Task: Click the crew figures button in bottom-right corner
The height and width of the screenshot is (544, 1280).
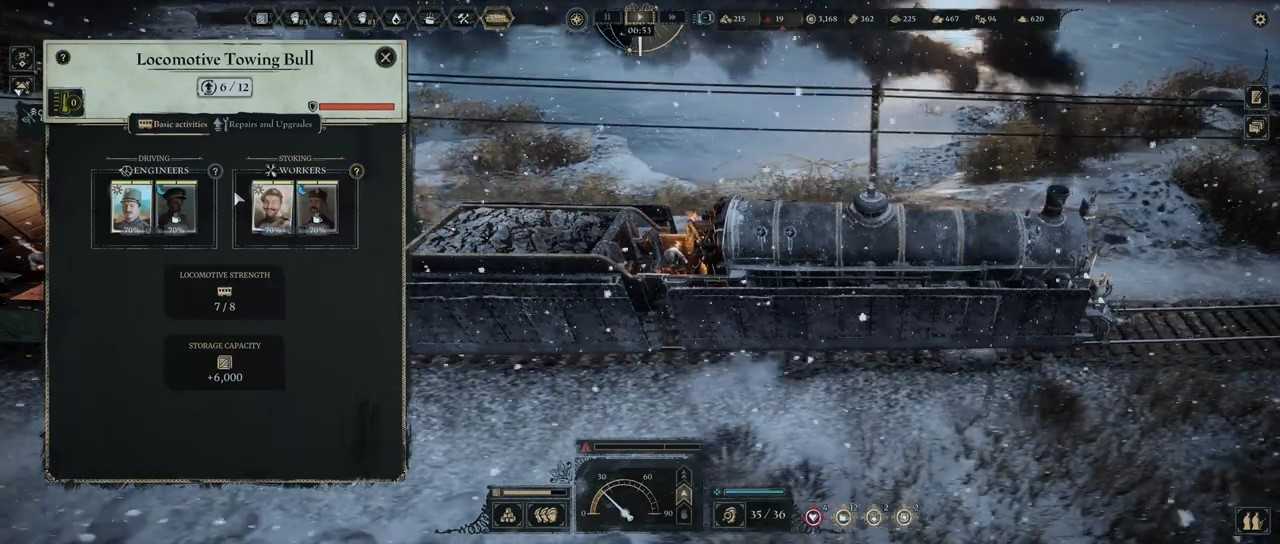Action: pyautogui.click(x=1250, y=520)
